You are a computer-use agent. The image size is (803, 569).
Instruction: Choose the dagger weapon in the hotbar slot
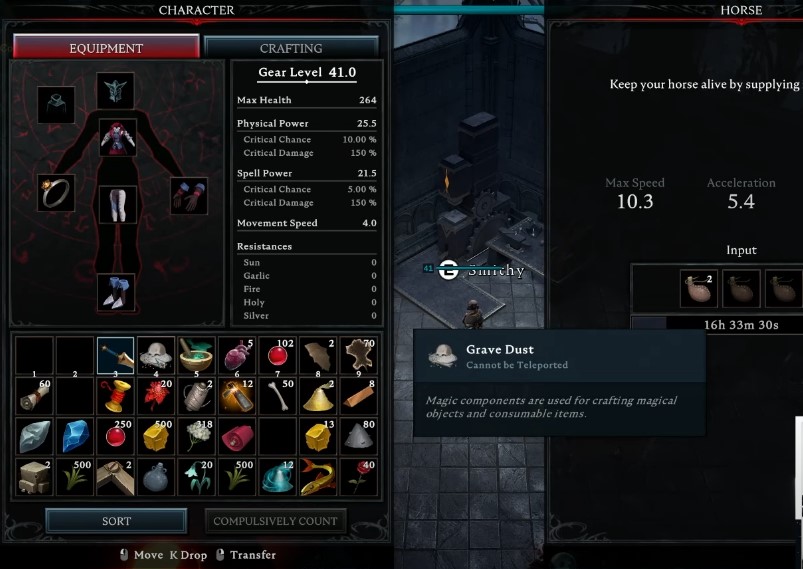click(115, 355)
